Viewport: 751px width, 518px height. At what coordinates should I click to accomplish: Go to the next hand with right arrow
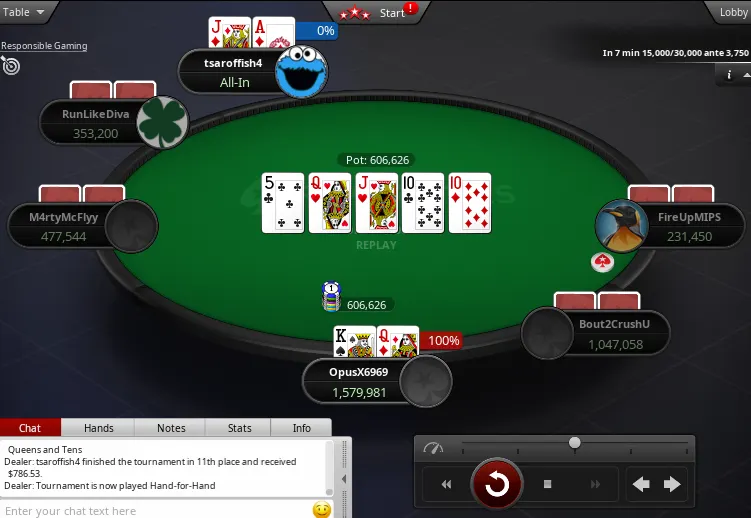[x=672, y=485]
